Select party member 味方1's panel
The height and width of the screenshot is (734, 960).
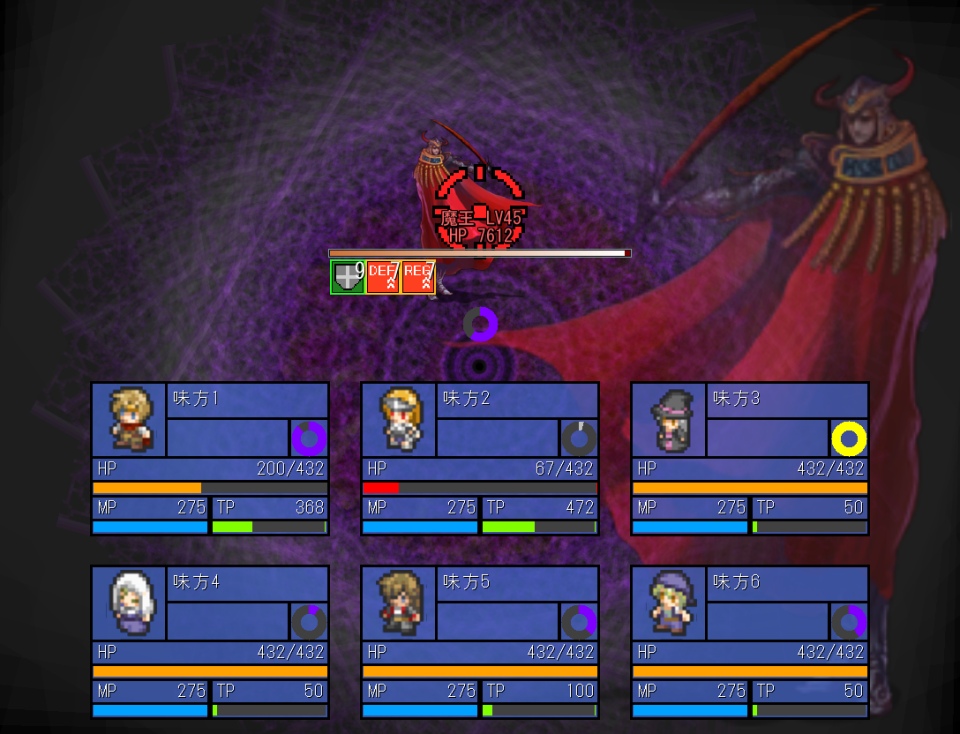tap(210, 458)
